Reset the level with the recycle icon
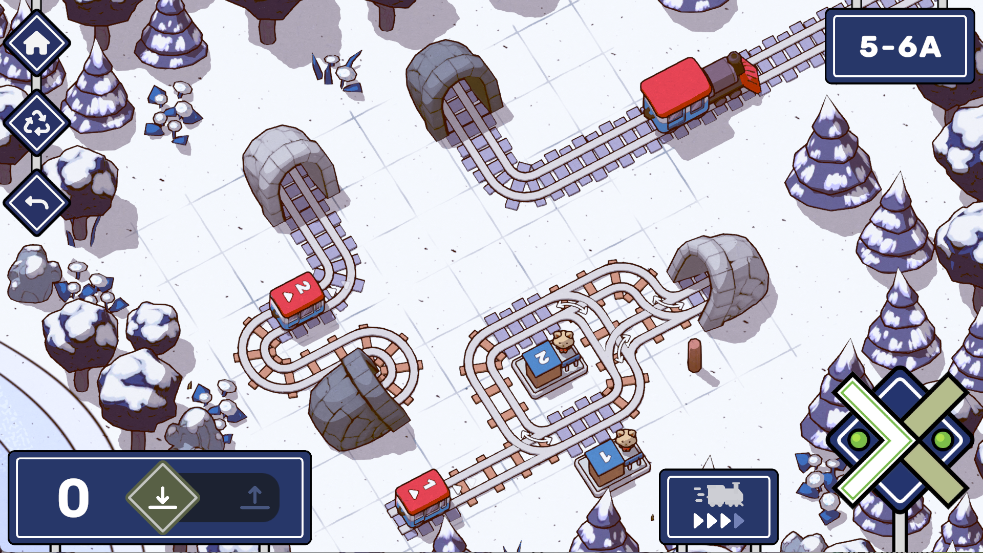983x553 pixels. (x=37, y=122)
